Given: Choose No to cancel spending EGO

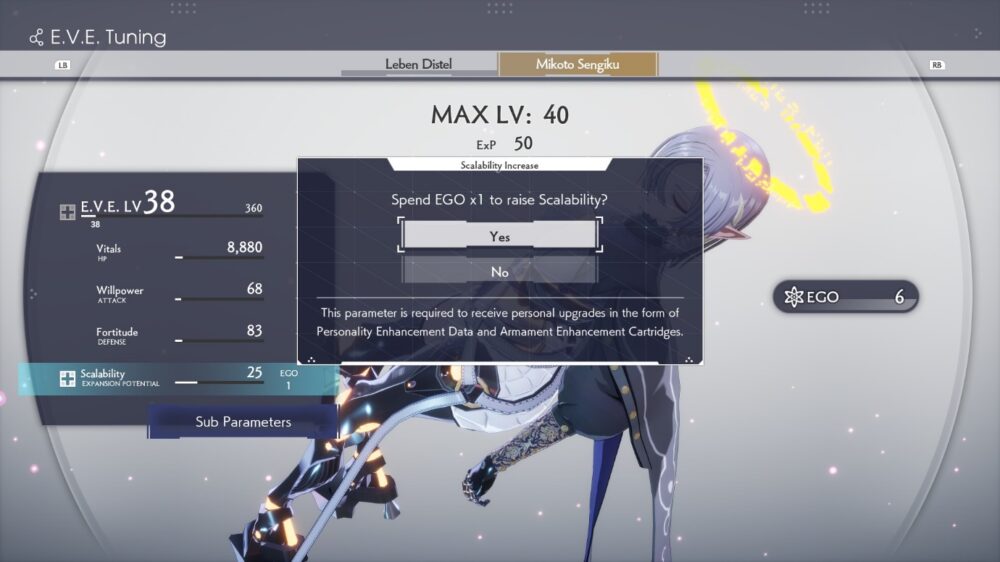Looking at the screenshot, I should point(500,272).
